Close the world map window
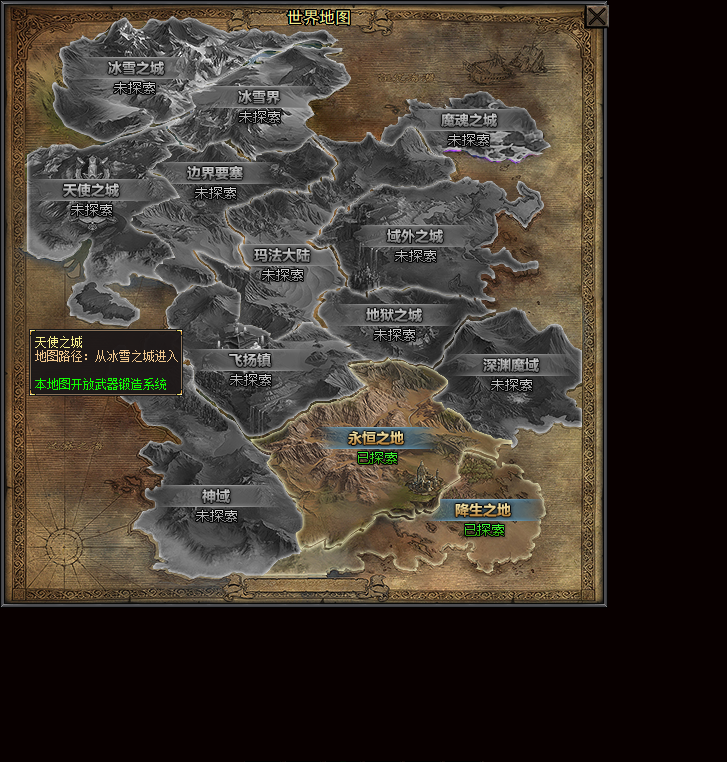Viewport: 727px width, 762px height. (x=596, y=17)
